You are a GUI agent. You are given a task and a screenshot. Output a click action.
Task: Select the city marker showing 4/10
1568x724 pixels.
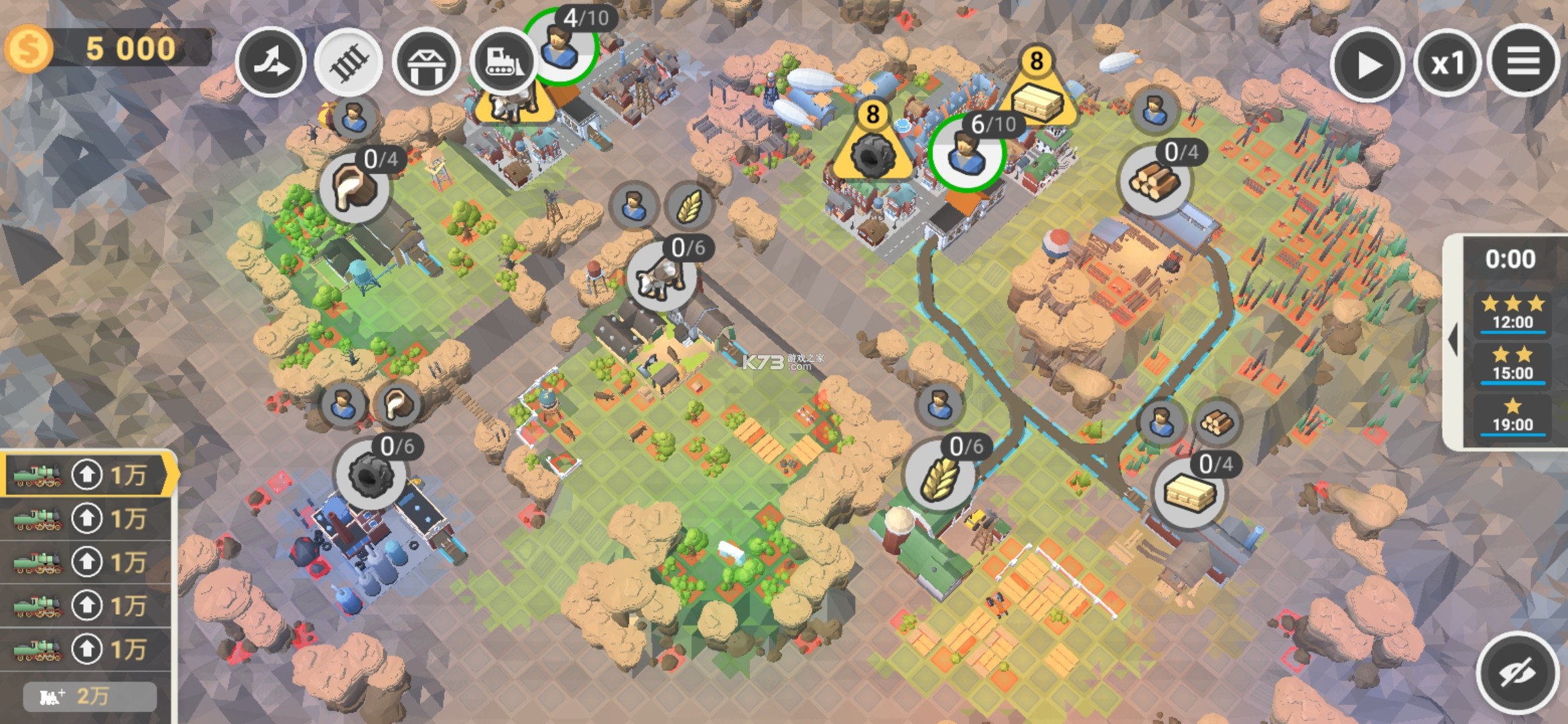[x=560, y=47]
